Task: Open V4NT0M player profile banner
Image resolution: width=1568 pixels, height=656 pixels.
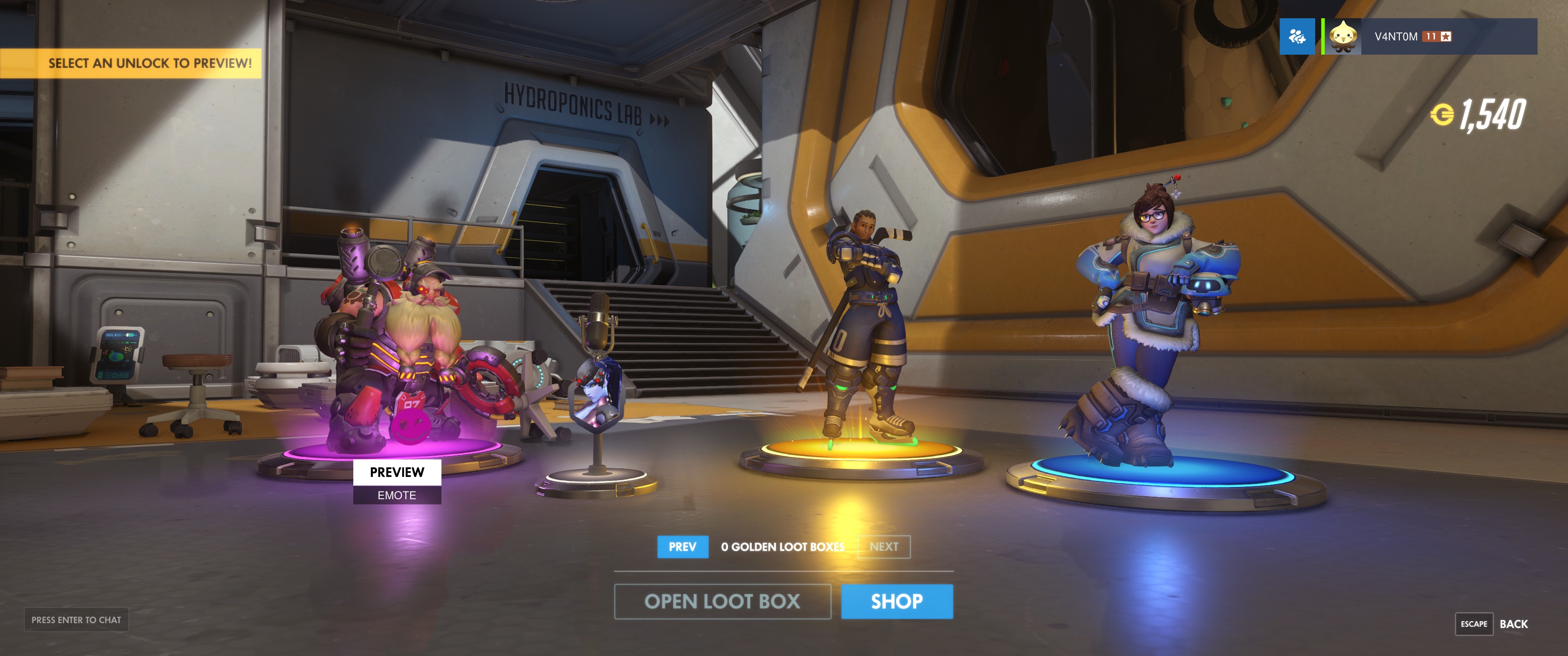Action: pyautogui.click(x=1430, y=36)
